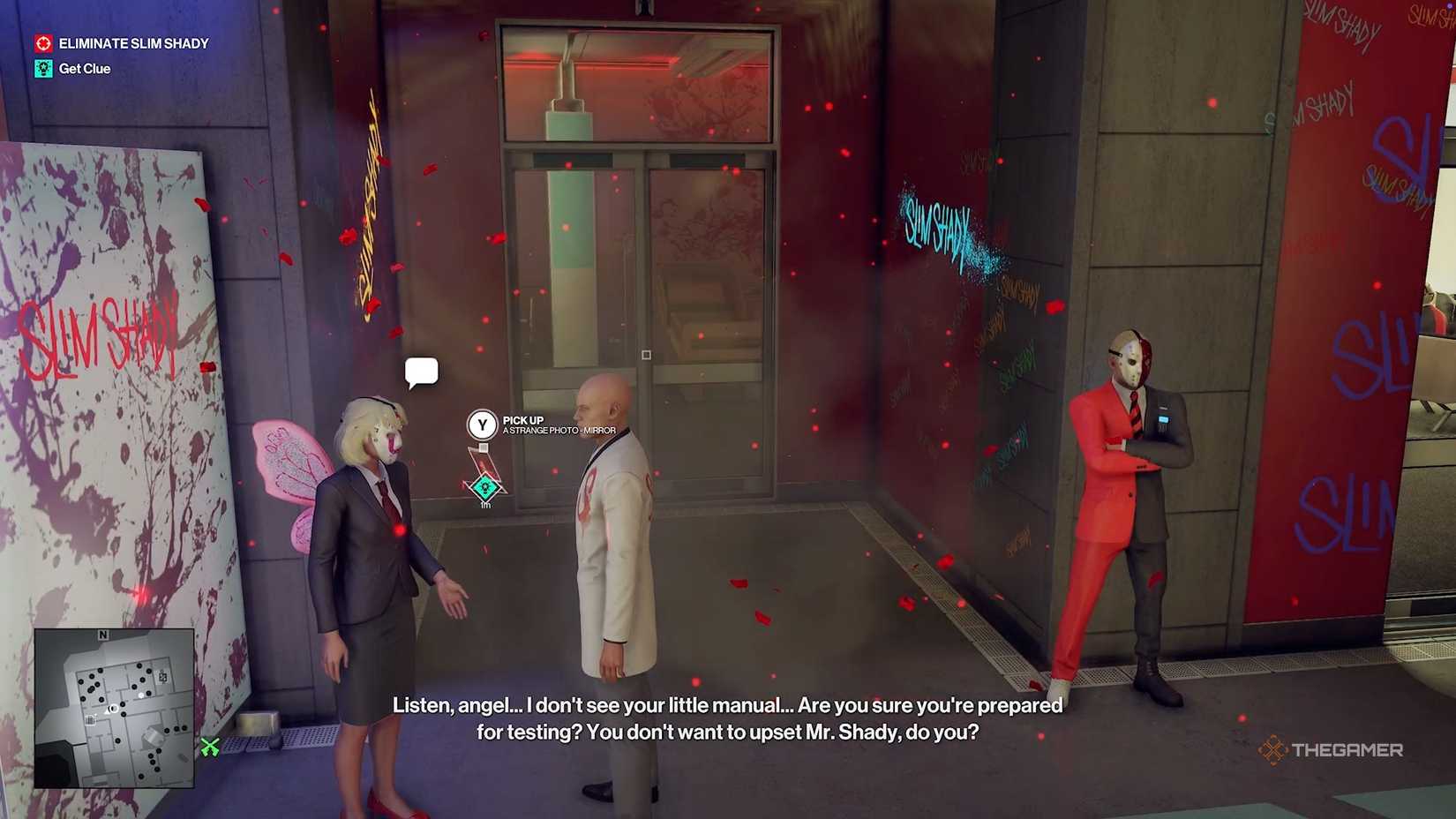Toggle the Get Clue objective tracker
Viewport: 1456px width, 819px height.
(84, 68)
